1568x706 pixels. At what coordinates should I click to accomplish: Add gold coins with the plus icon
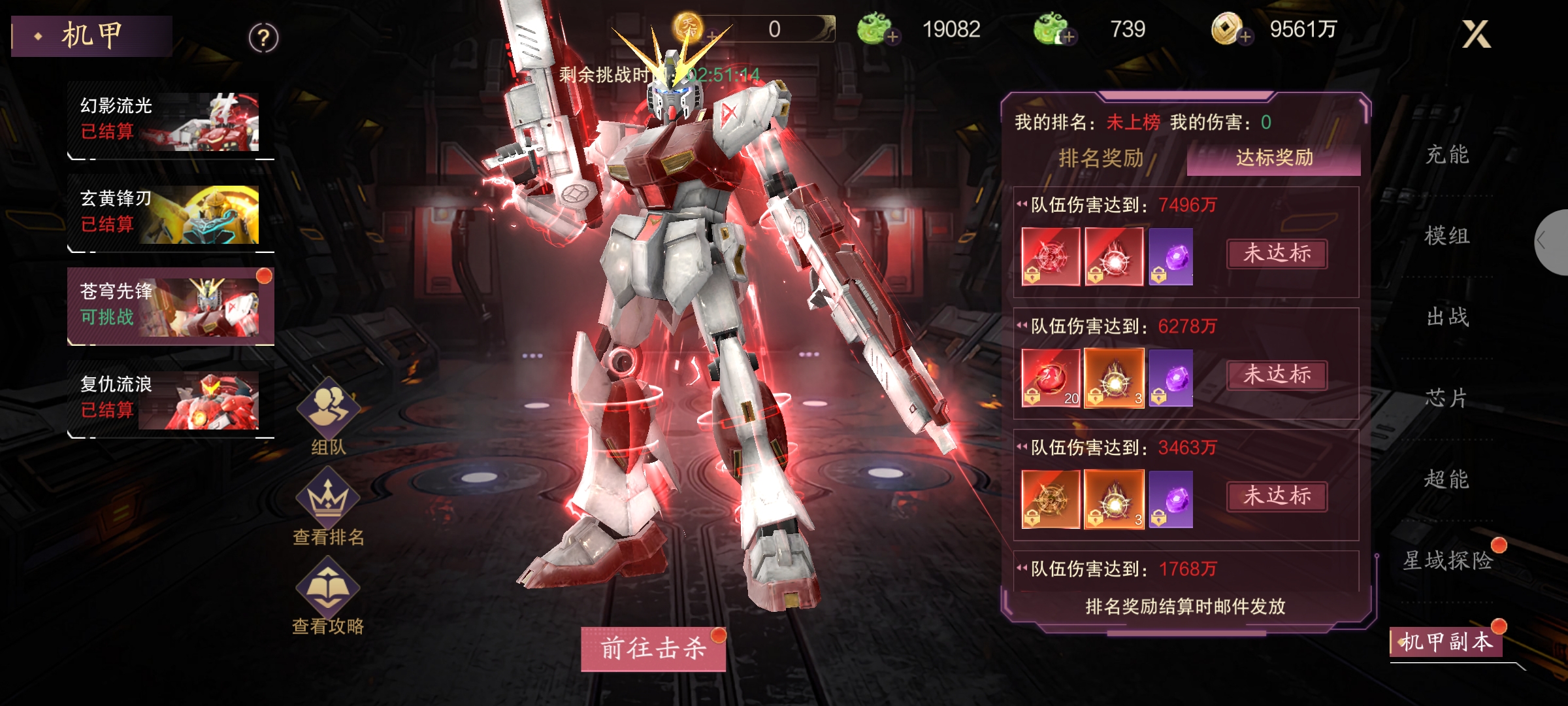(x=1245, y=37)
